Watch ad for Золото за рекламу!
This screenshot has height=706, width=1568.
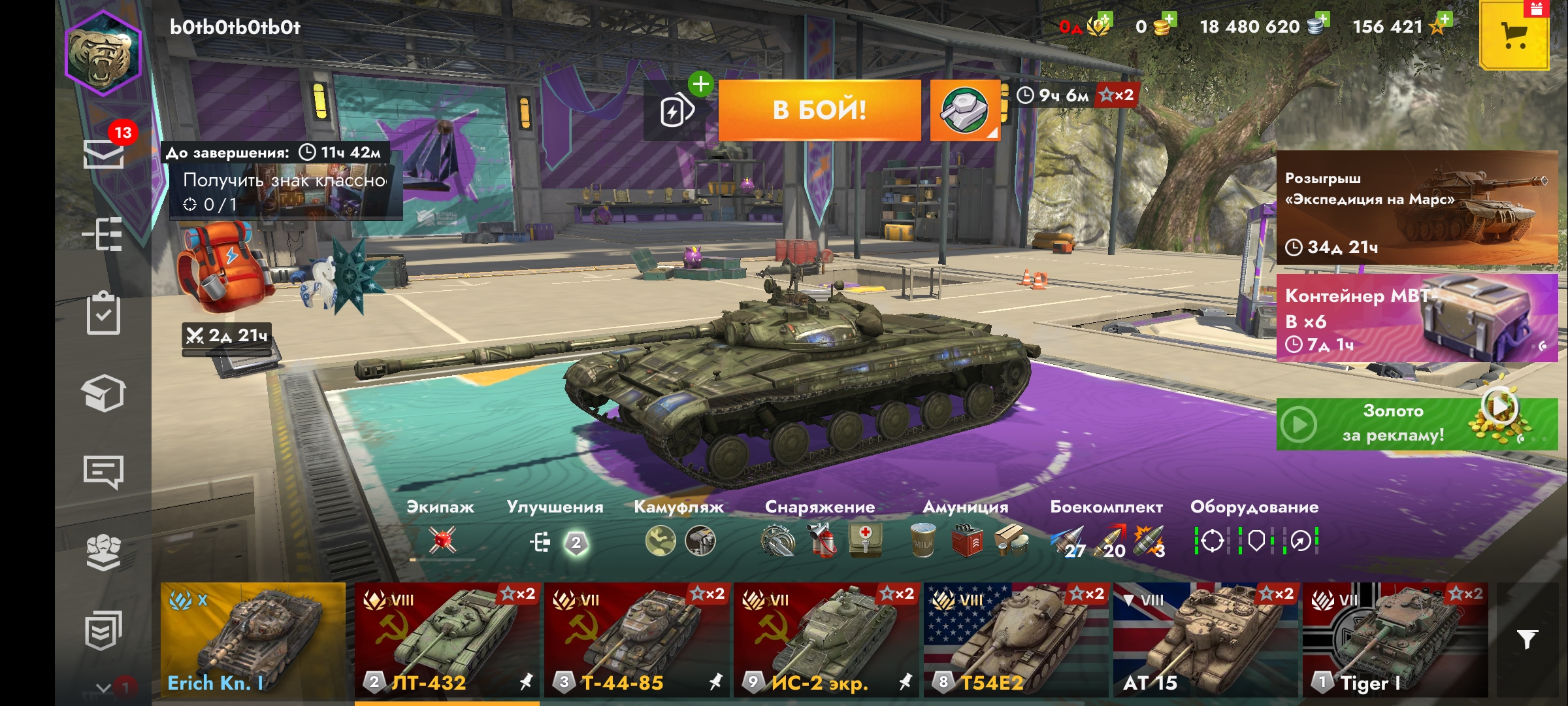click(1416, 424)
